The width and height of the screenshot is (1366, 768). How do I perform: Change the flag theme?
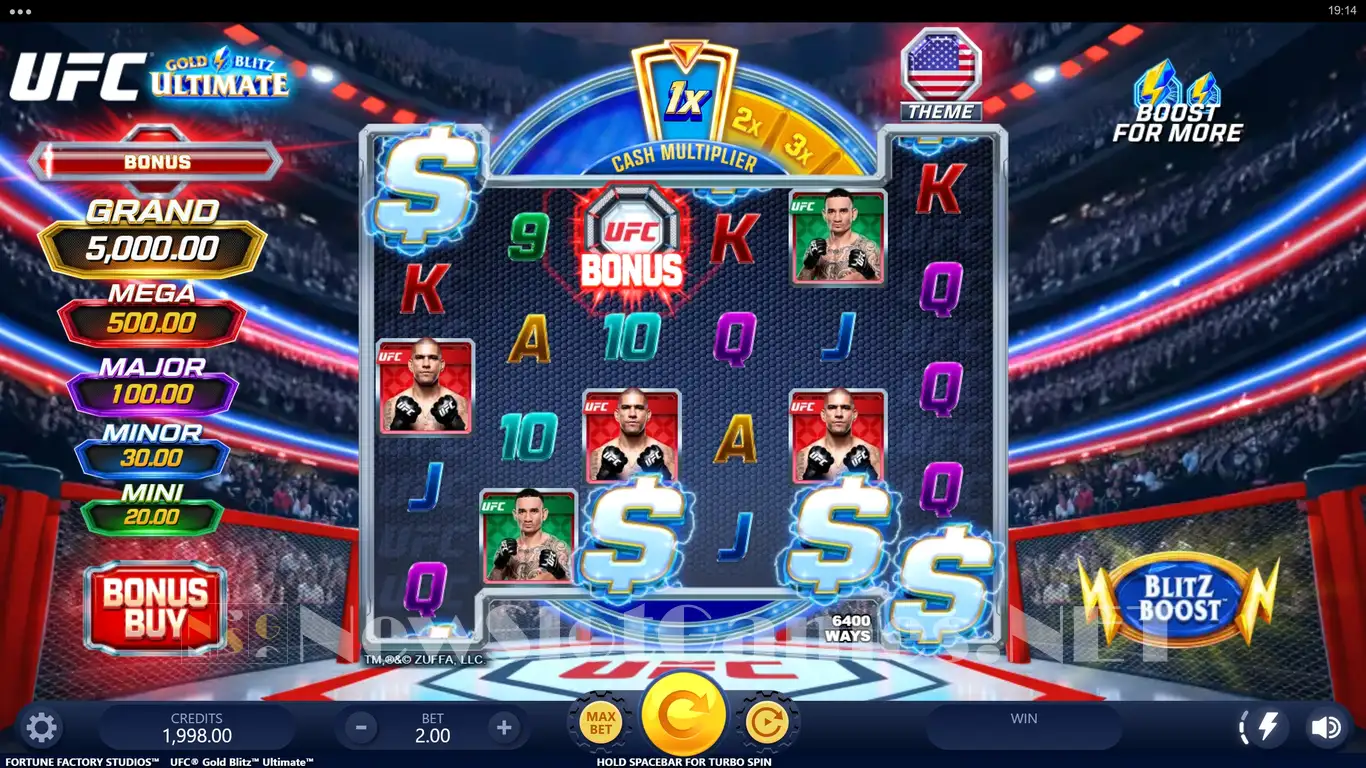click(x=938, y=73)
